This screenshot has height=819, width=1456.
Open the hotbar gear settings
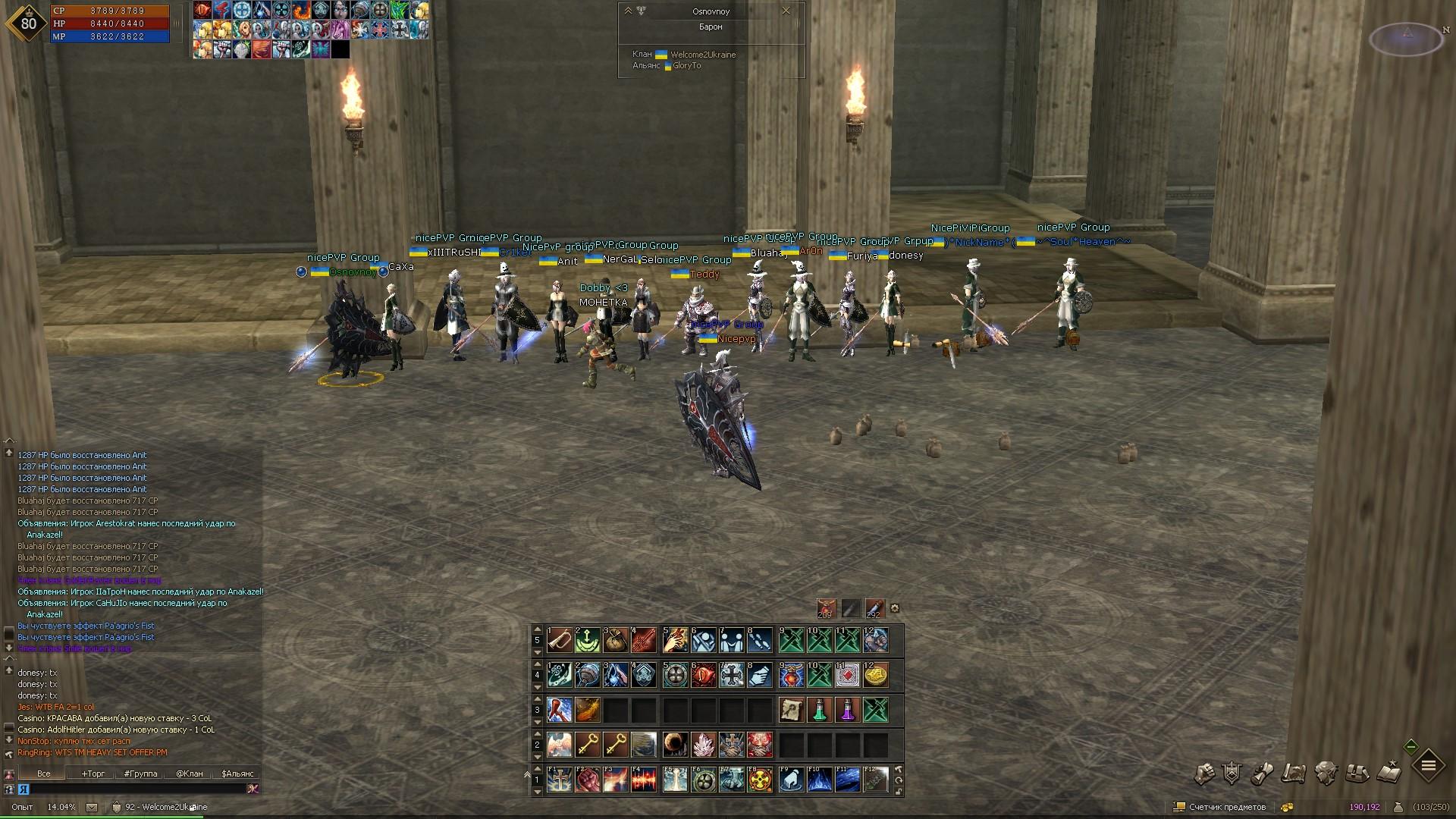point(895,608)
